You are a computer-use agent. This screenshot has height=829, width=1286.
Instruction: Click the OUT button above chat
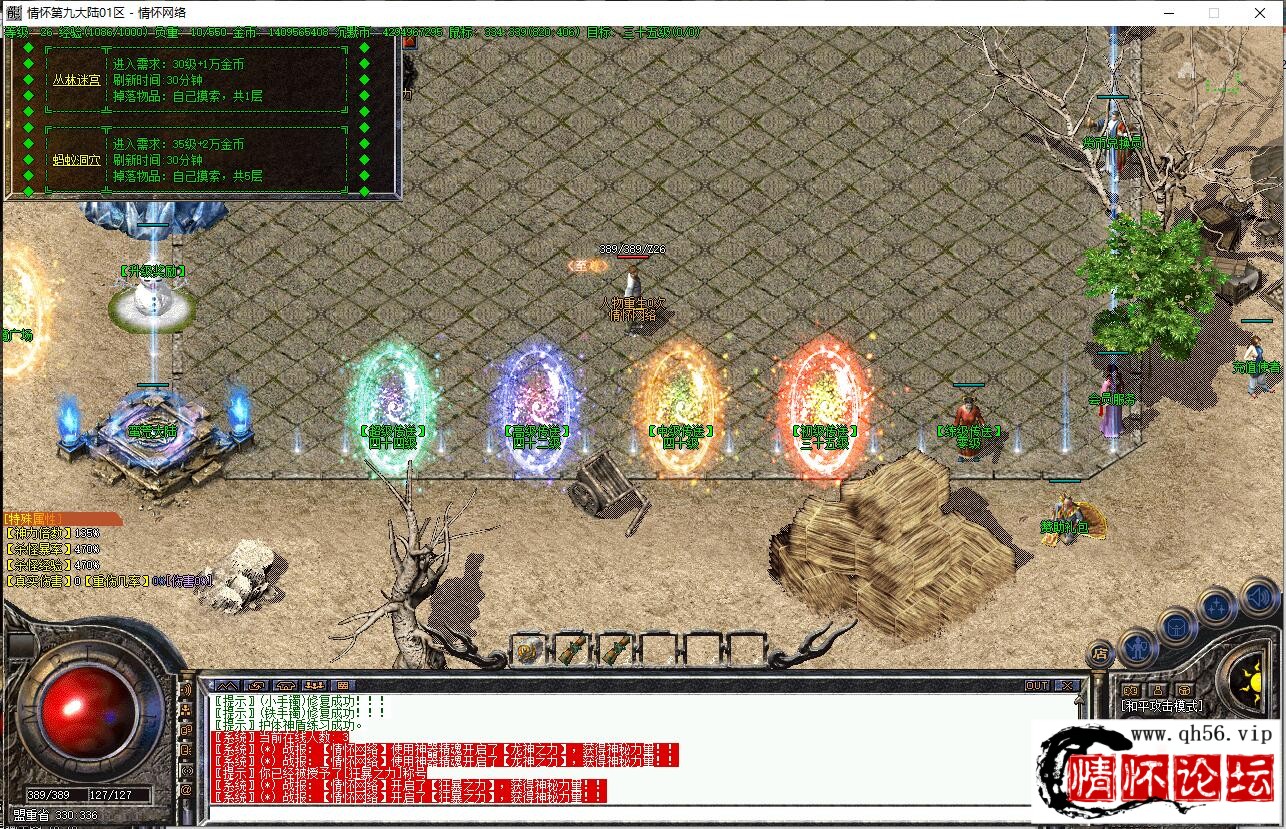(x=1037, y=686)
